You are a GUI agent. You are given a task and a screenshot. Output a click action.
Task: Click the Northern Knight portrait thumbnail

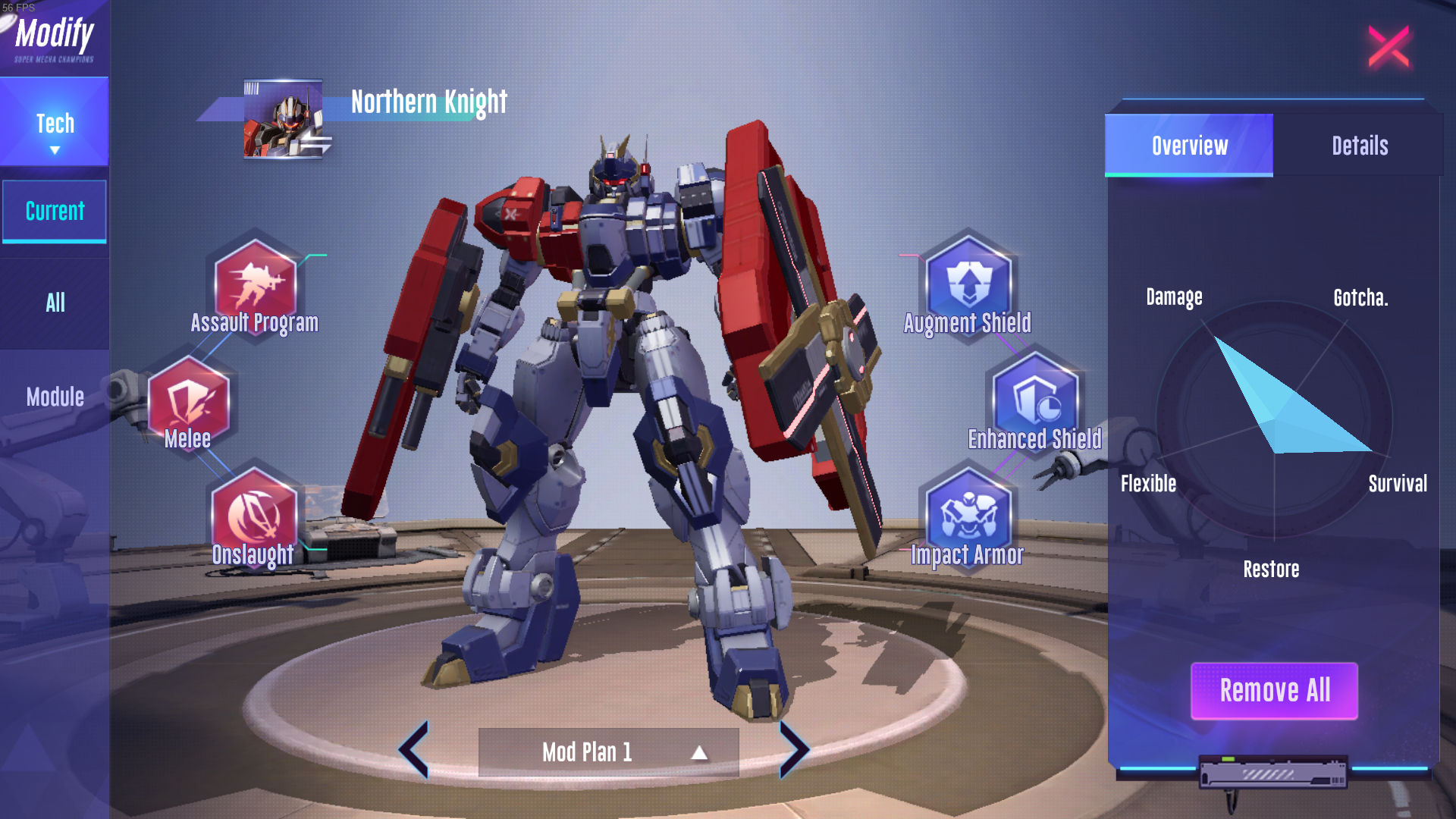[283, 120]
